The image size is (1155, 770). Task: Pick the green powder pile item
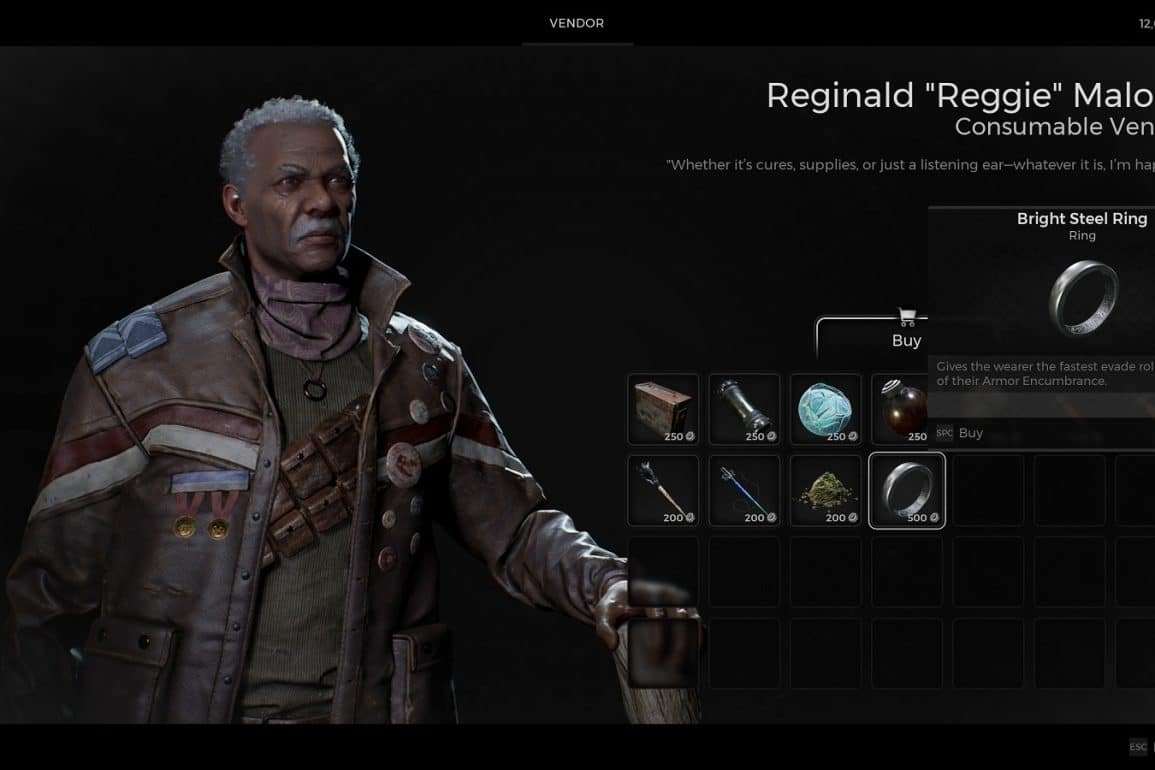click(x=825, y=489)
